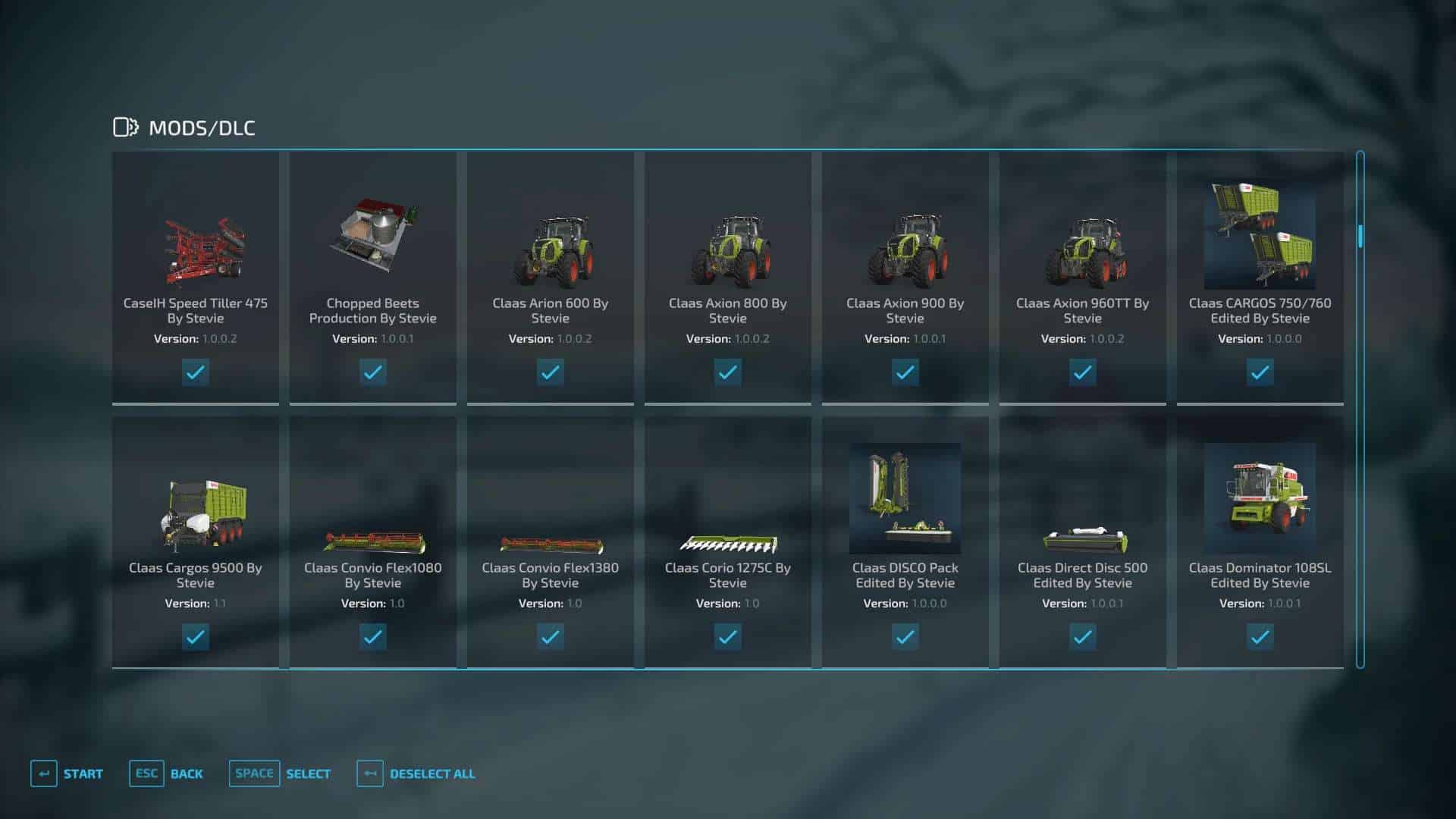Click DESELECT ALL at the bottom
1456x819 pixels.
[x=431, y=773]
